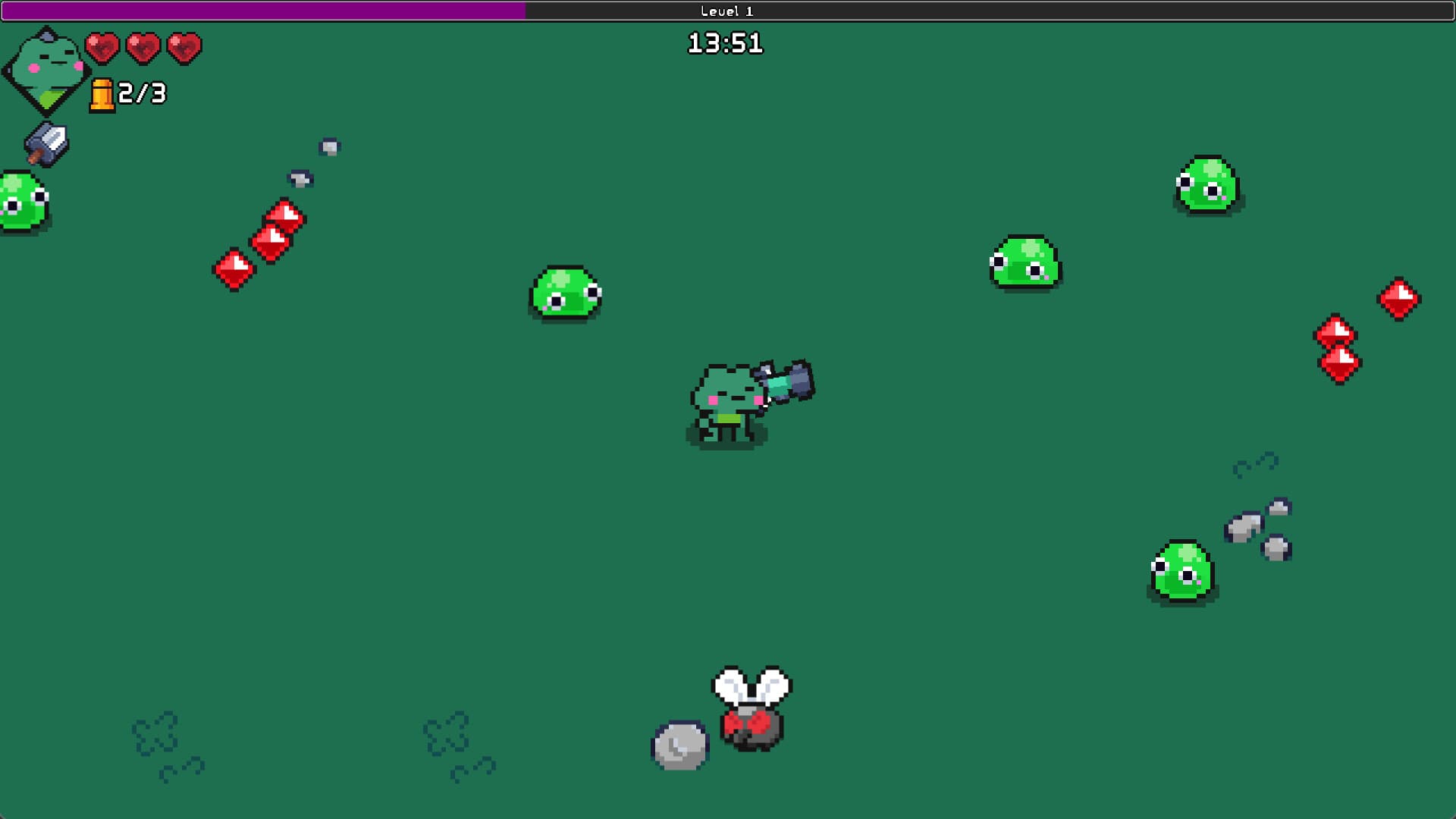
Task: Click the bullet ammo icon
Action: 102,95
